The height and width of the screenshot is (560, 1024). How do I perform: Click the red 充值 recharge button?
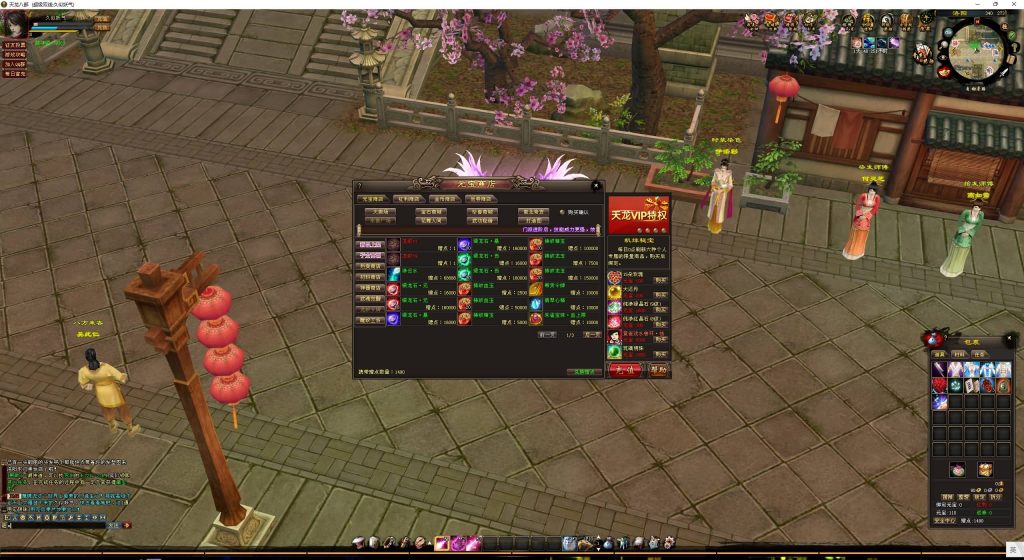(x=620, y=369)
